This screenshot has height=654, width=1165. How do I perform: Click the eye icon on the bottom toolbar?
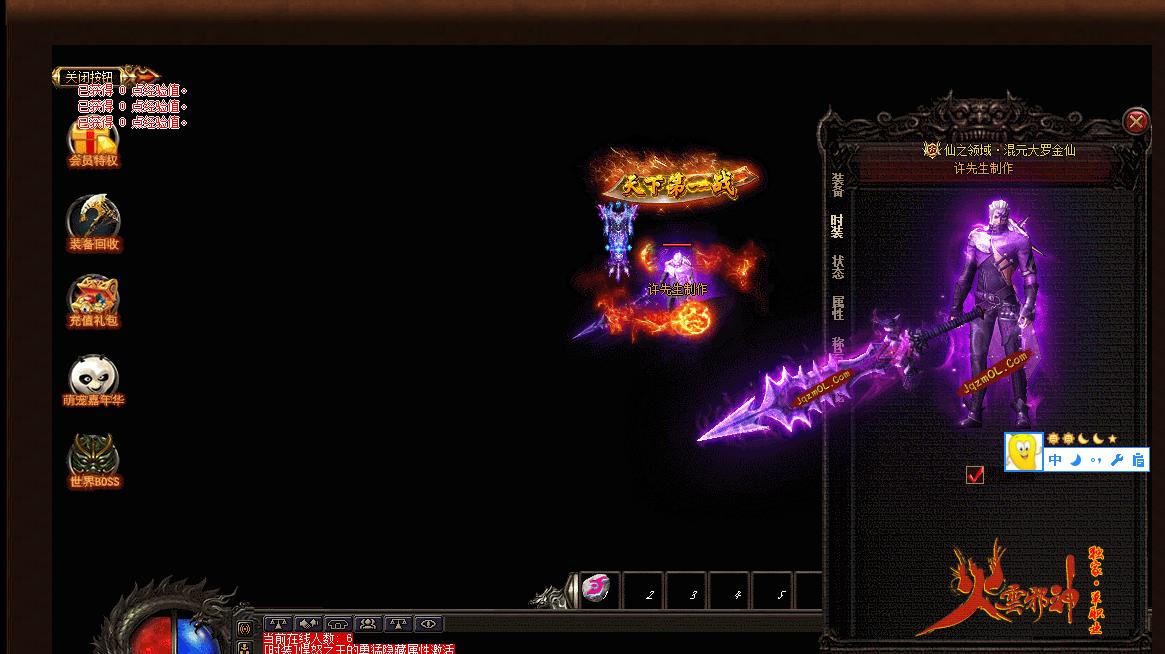coord(428,624)
